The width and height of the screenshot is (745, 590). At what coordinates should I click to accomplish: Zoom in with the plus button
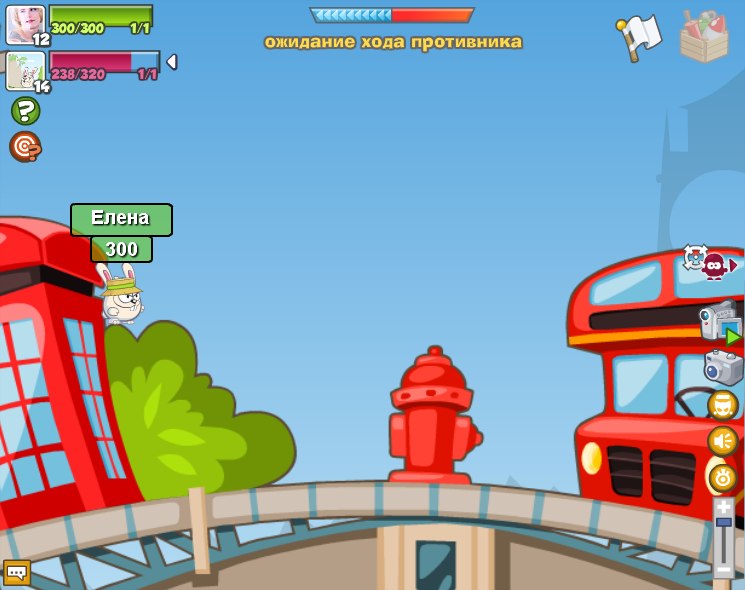(723, 508)
